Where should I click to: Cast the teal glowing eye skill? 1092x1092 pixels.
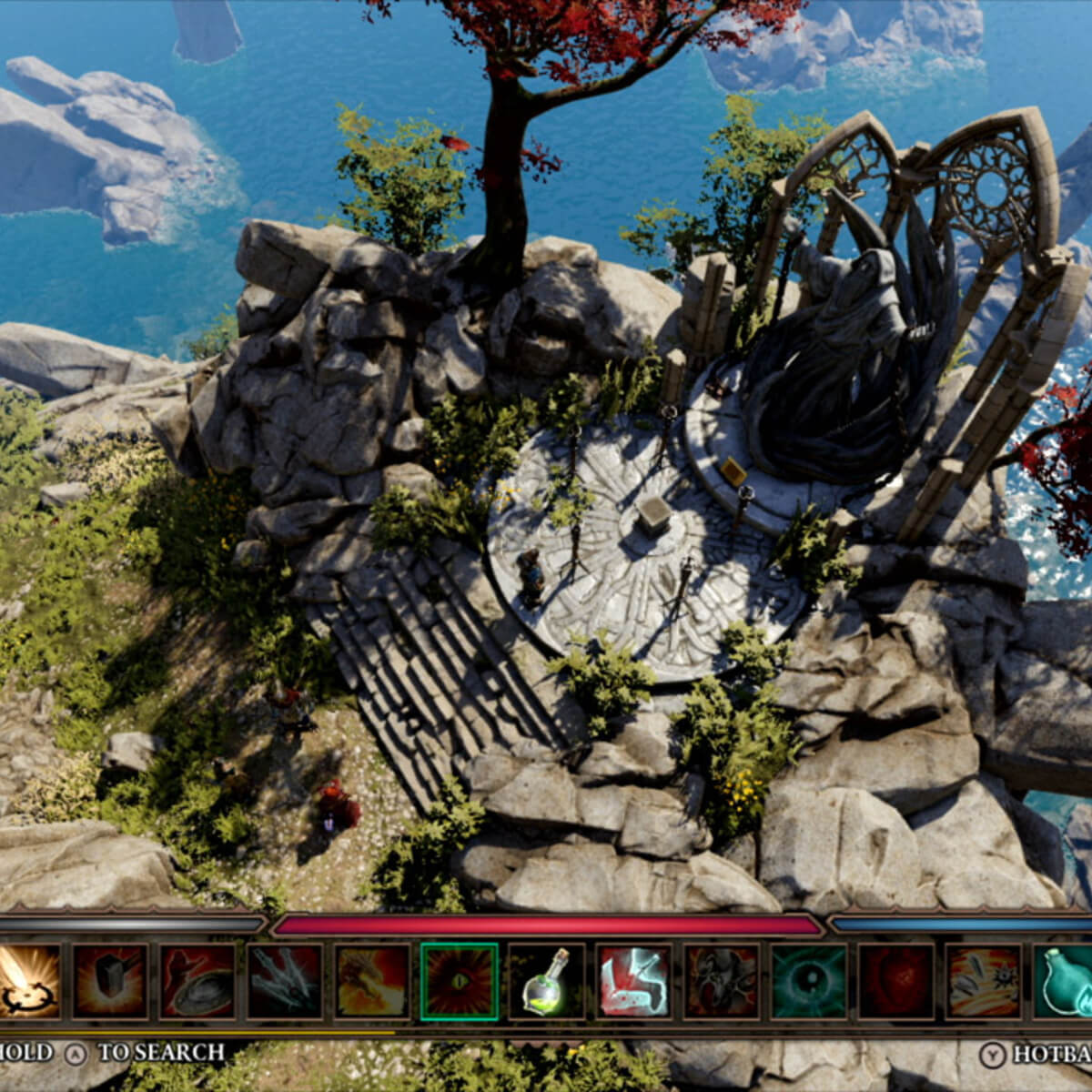[x=809, y=980]
